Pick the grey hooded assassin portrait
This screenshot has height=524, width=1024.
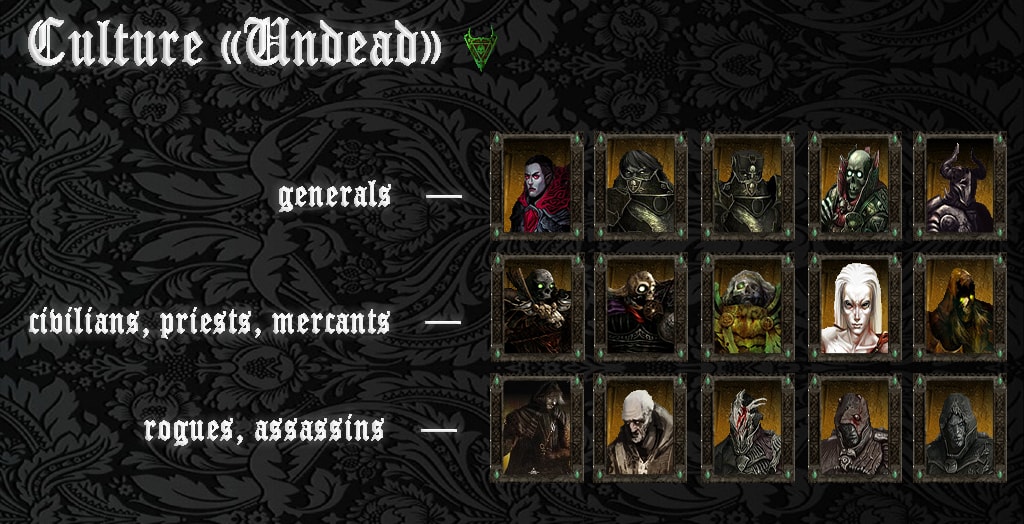pos(960,428)
